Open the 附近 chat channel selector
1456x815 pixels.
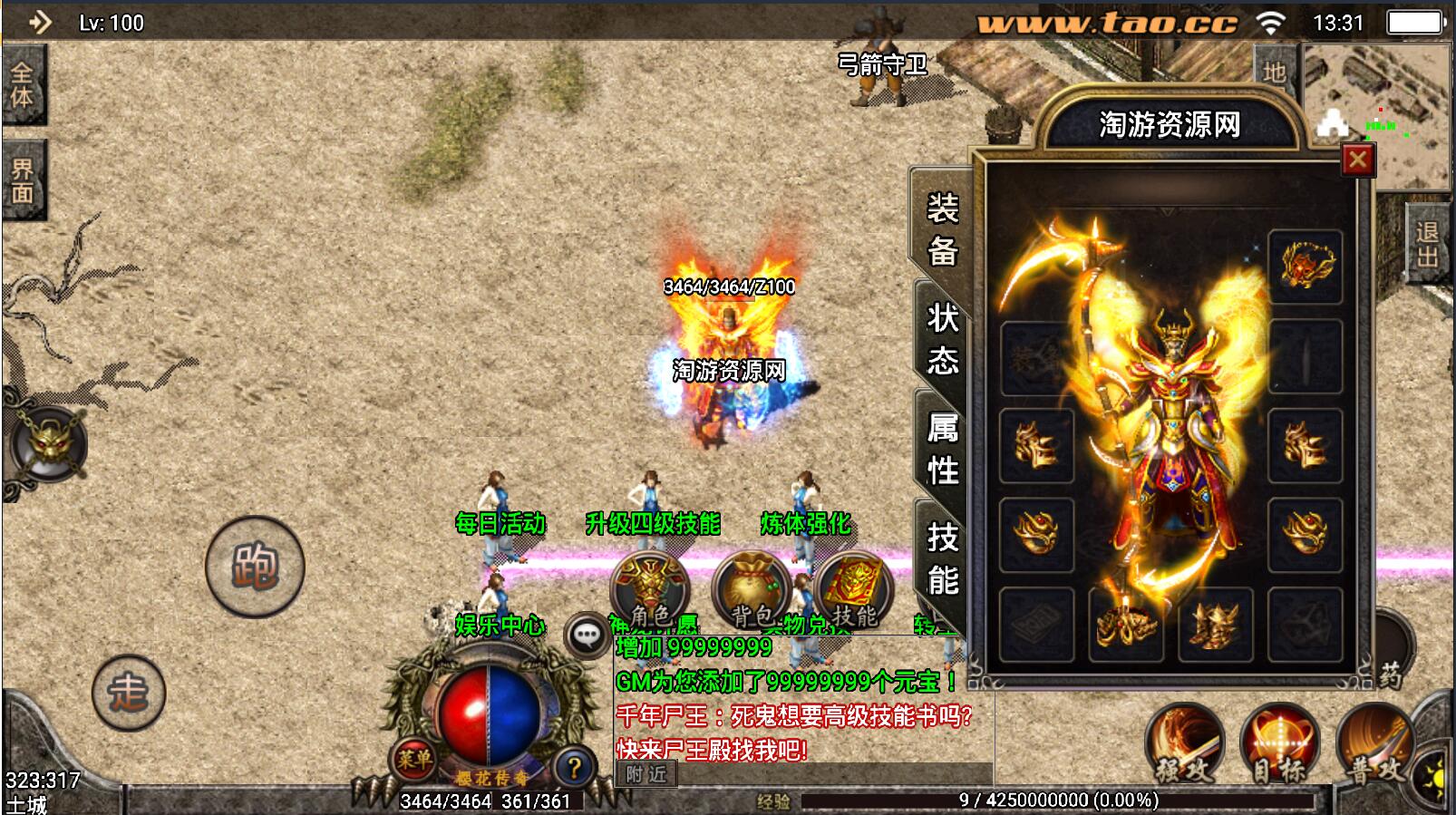[647, 775]
